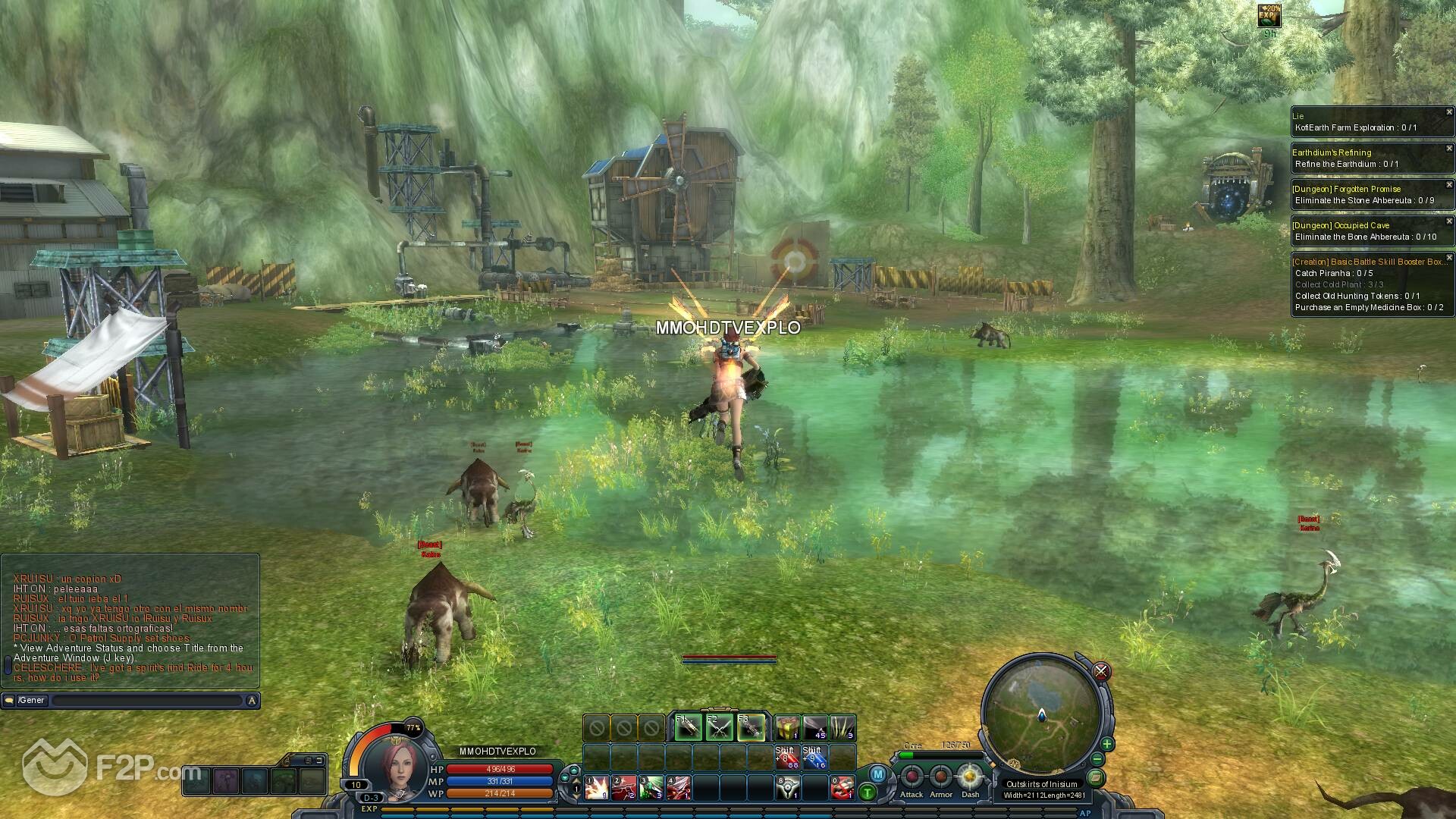Screen dimensions: 1456x819
Task: Close the KofiEarth Farm Exploration quest tracker
Action: (1448, 112)
